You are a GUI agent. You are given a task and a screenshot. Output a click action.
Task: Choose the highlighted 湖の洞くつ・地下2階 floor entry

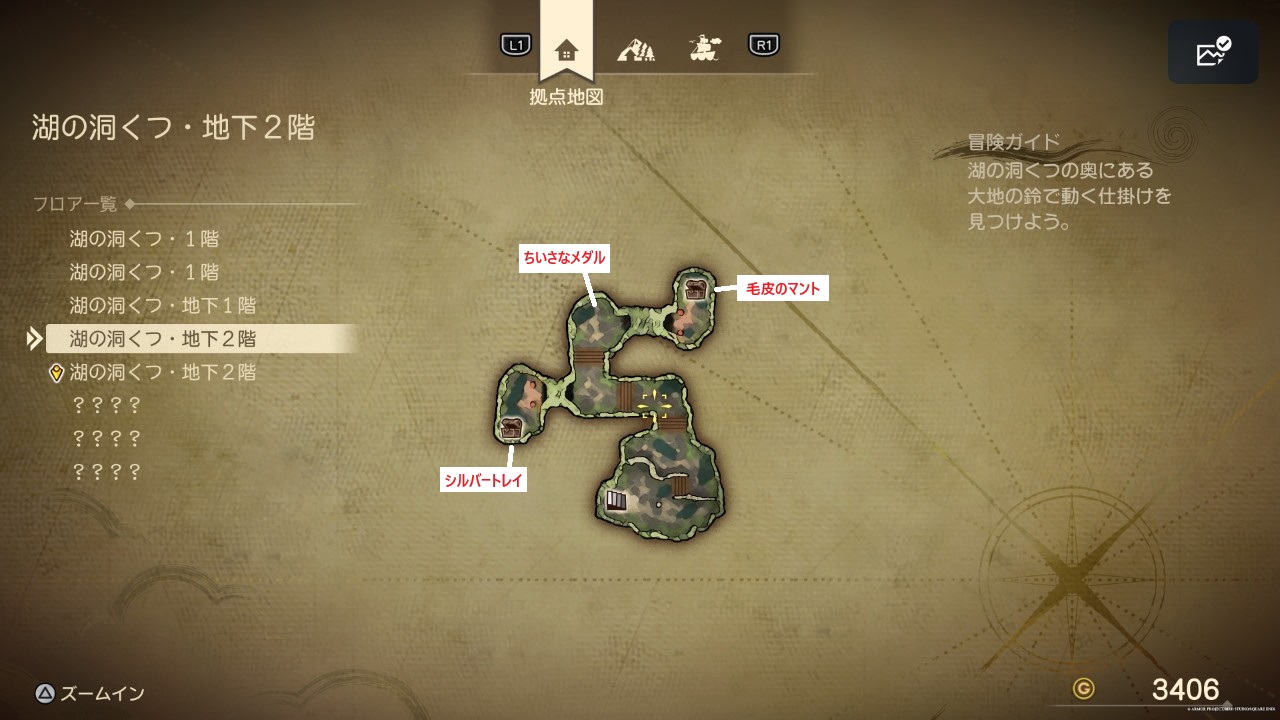[x=163, y=339]
